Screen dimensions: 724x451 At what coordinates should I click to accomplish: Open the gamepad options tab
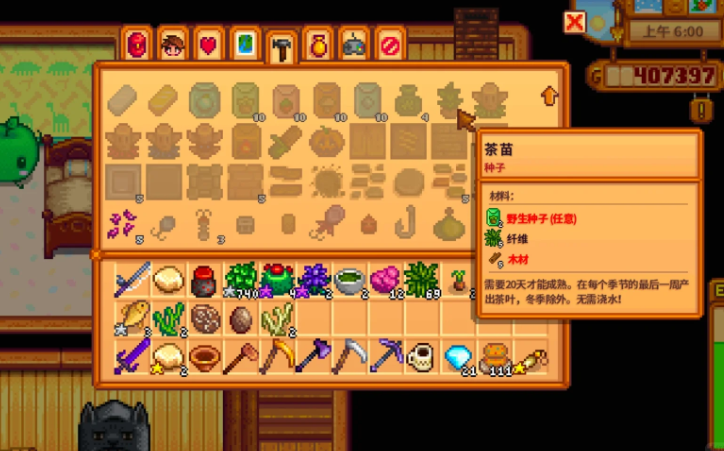click(x=354, y=45)
